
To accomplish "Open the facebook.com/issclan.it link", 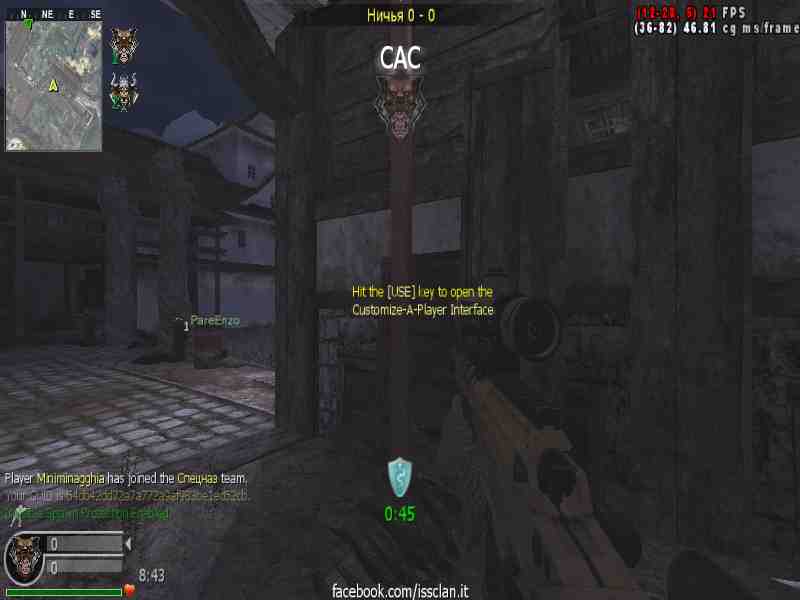I will [400, 591].
